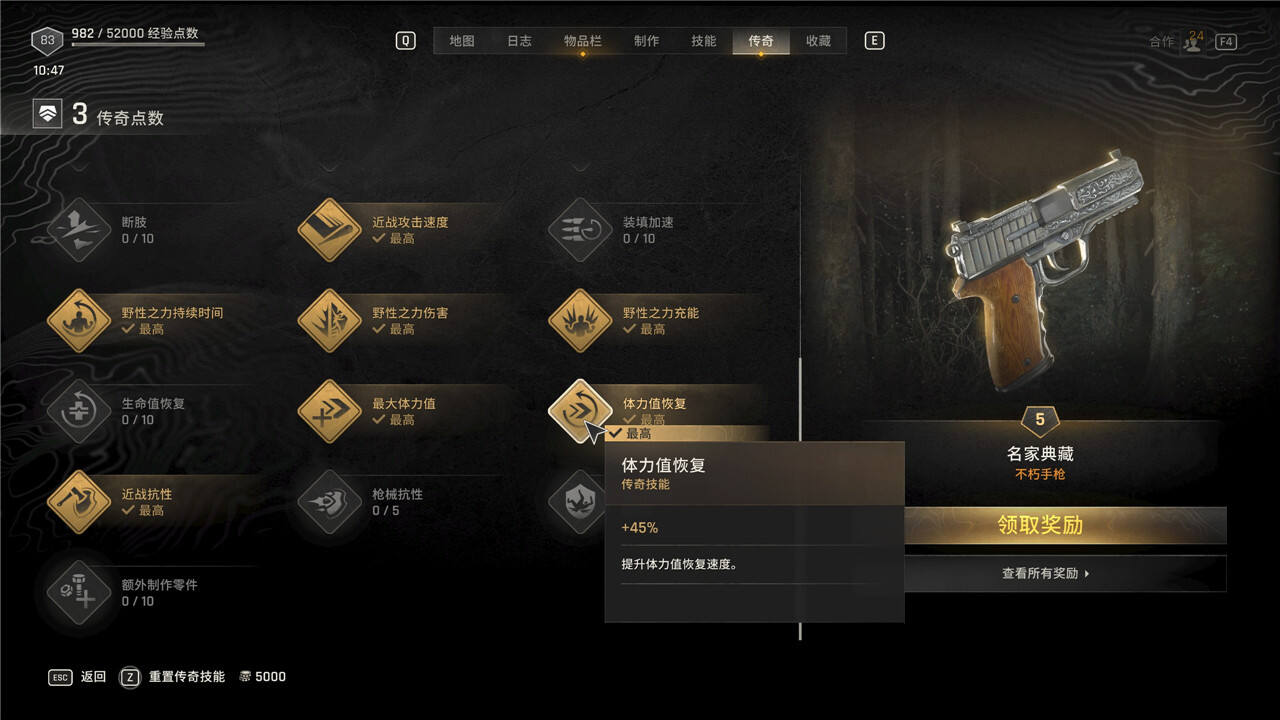Screen dimensions: 1280x720
Task: Upgrade the 生命值恢复 skill
Action: click(x=79, y=411)
